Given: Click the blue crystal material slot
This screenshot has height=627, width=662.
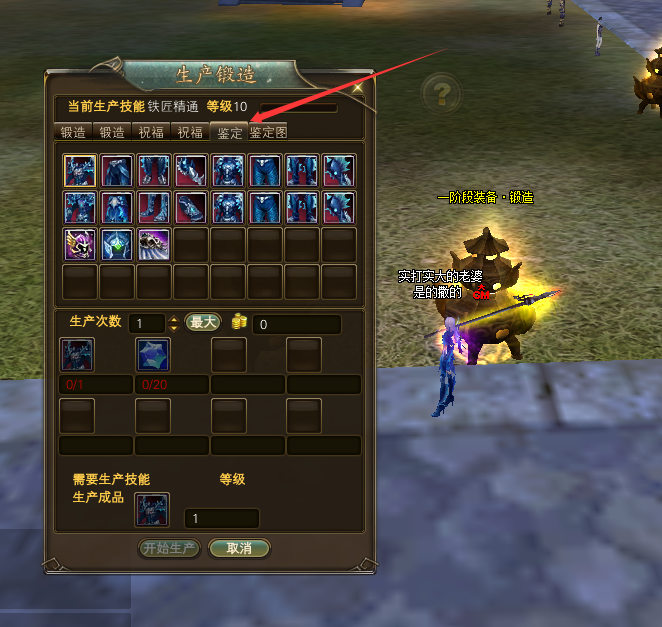Looking at the screenshot, I should click(153, 355).
